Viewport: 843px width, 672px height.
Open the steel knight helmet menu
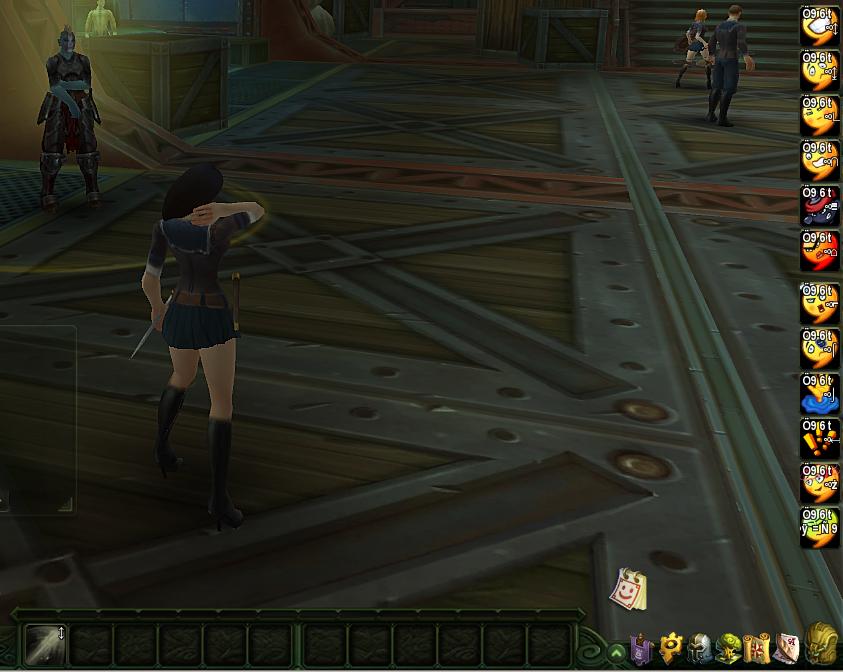click(x=700, y=649)
